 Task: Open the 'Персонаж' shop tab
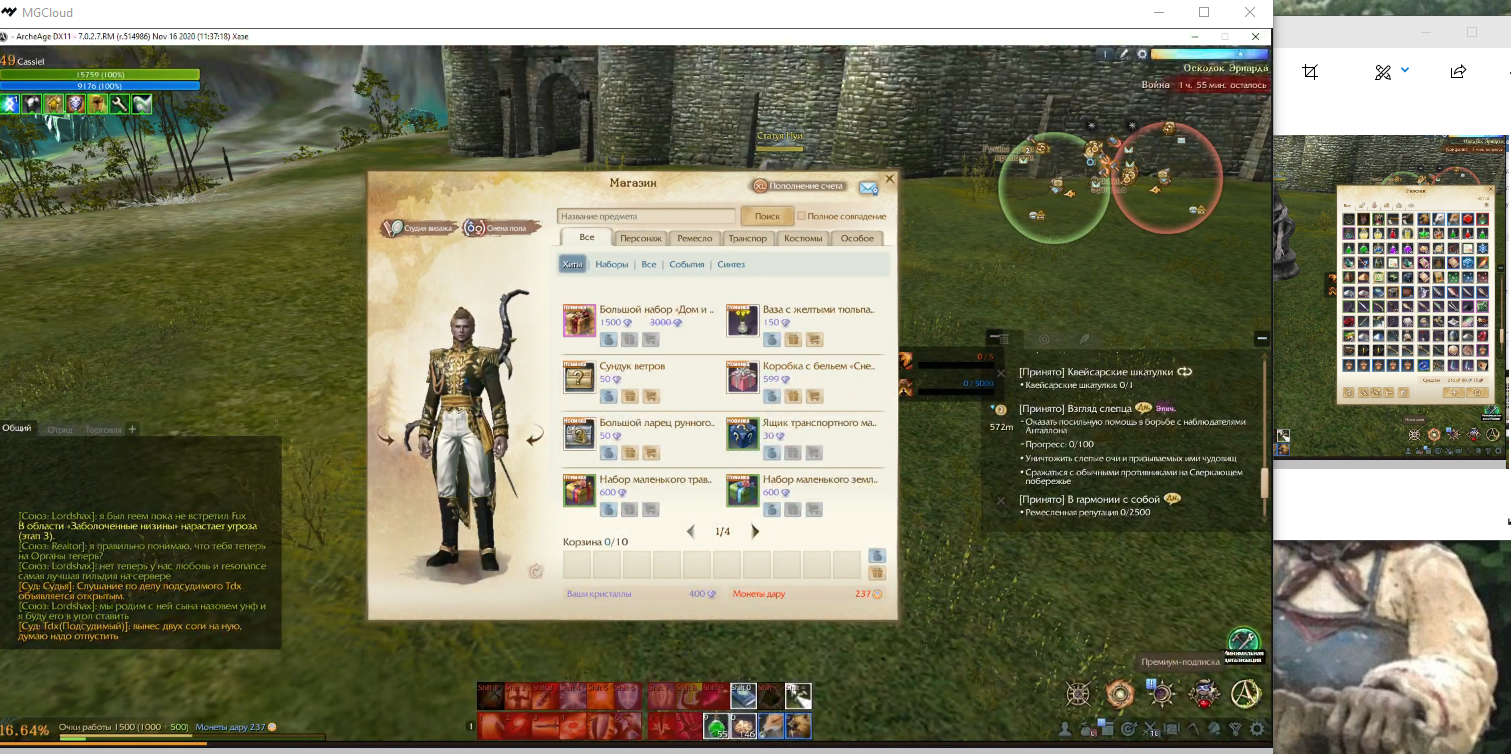(642, 238)
